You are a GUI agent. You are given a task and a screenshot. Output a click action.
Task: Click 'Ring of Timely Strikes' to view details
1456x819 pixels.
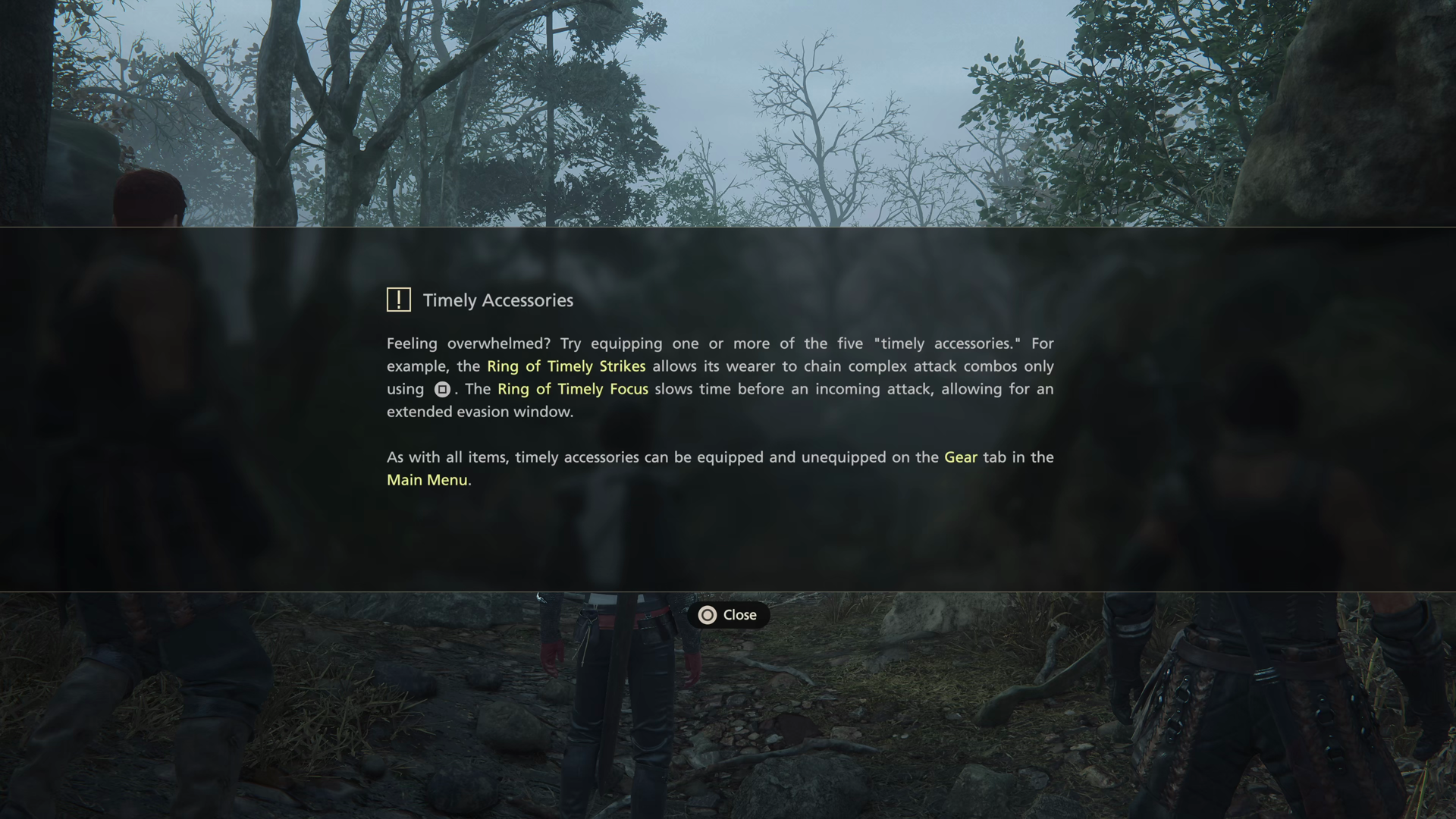tap(566, 366)
